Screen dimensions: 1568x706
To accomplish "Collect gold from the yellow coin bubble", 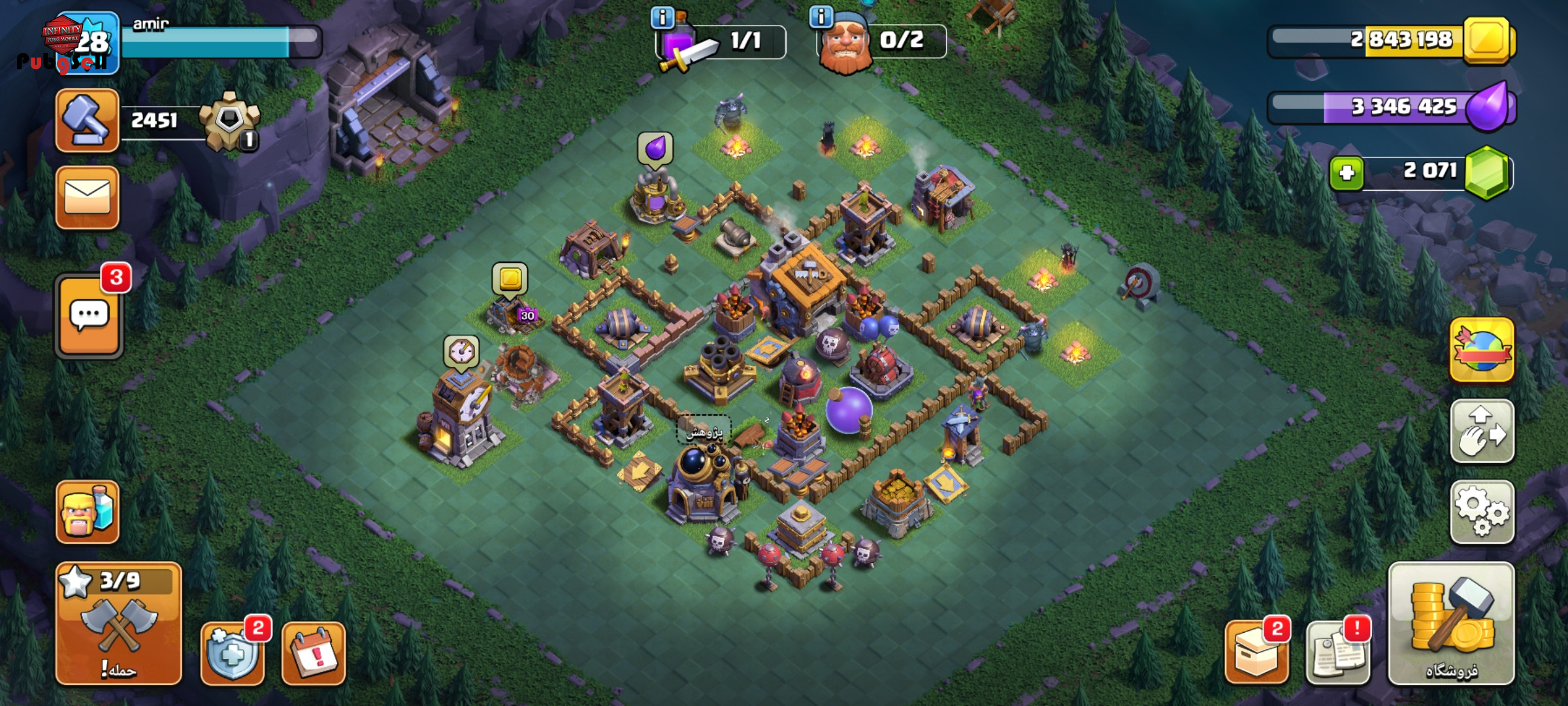I will point(510,279).
